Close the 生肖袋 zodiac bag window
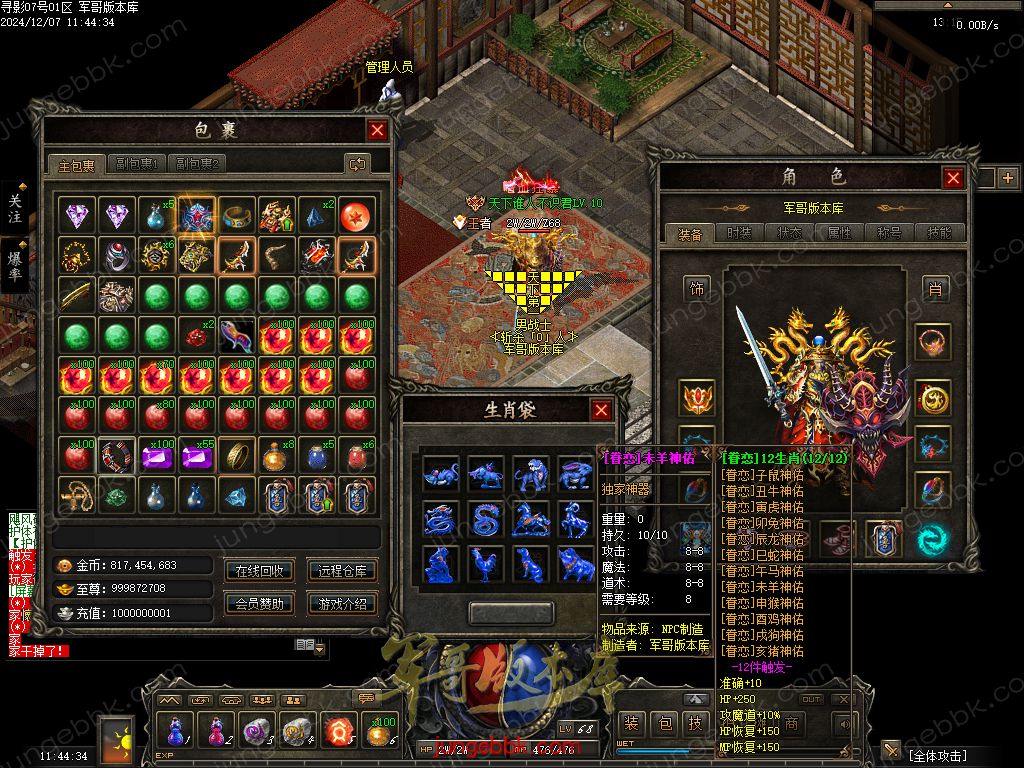Image resolution: width=1024 pixels, height=768 pixels. coord(601,410)
